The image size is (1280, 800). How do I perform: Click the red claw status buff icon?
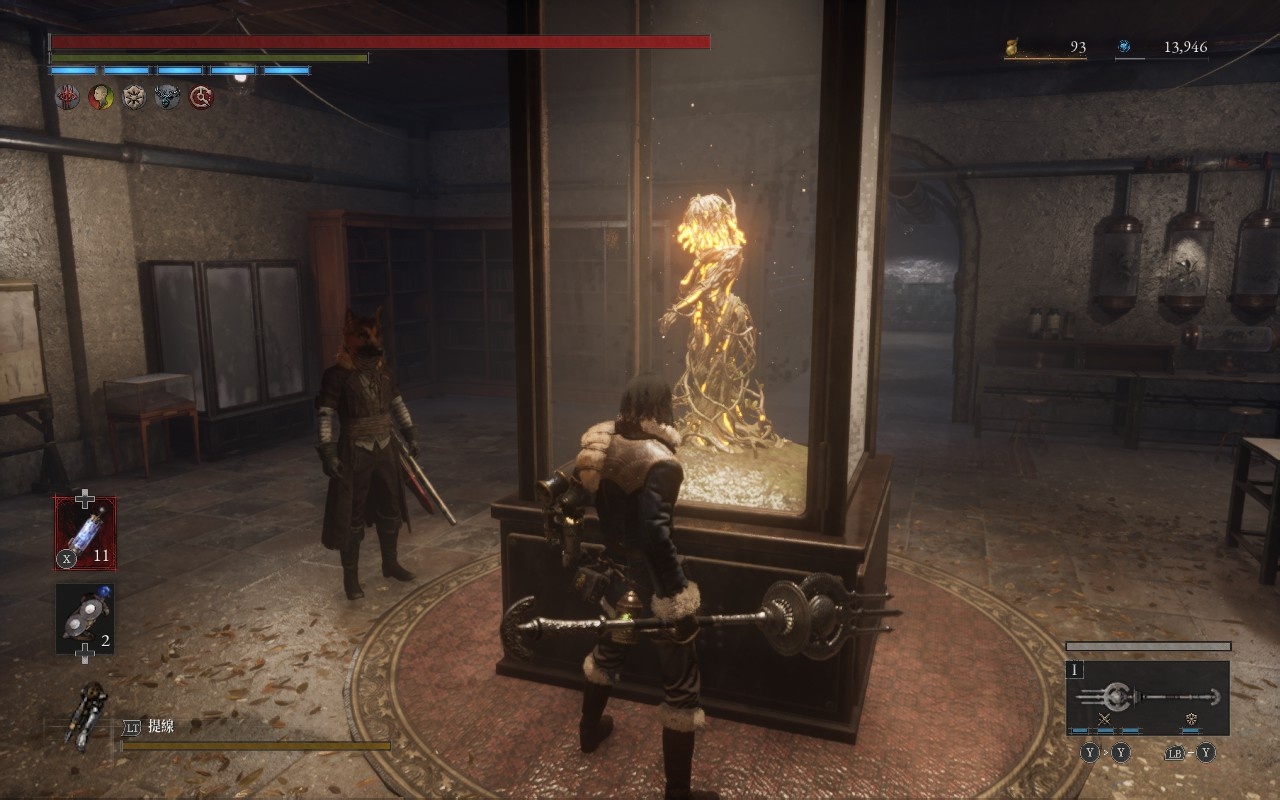click(67, 97)
